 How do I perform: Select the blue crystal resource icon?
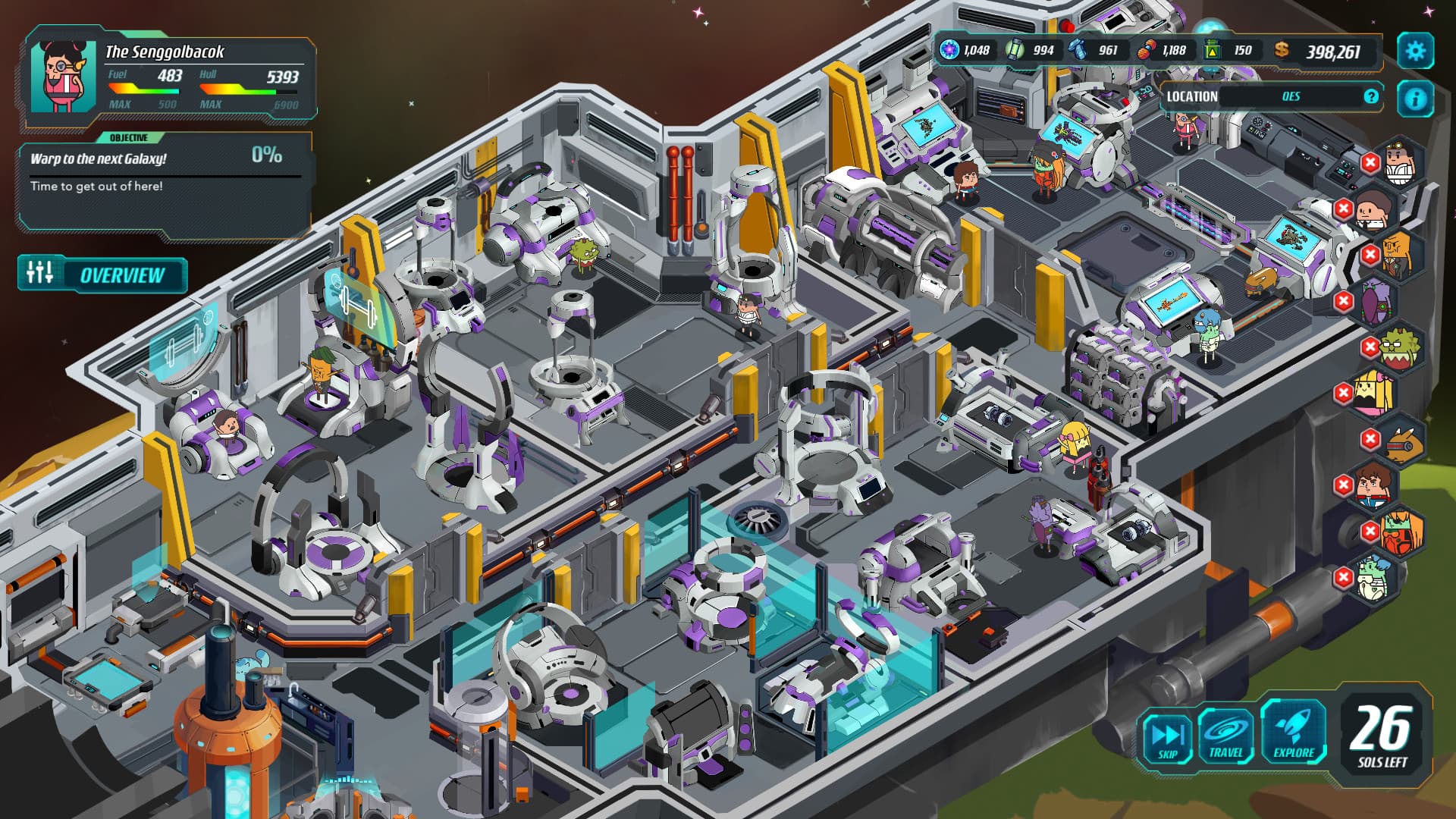pos(1077,50)
